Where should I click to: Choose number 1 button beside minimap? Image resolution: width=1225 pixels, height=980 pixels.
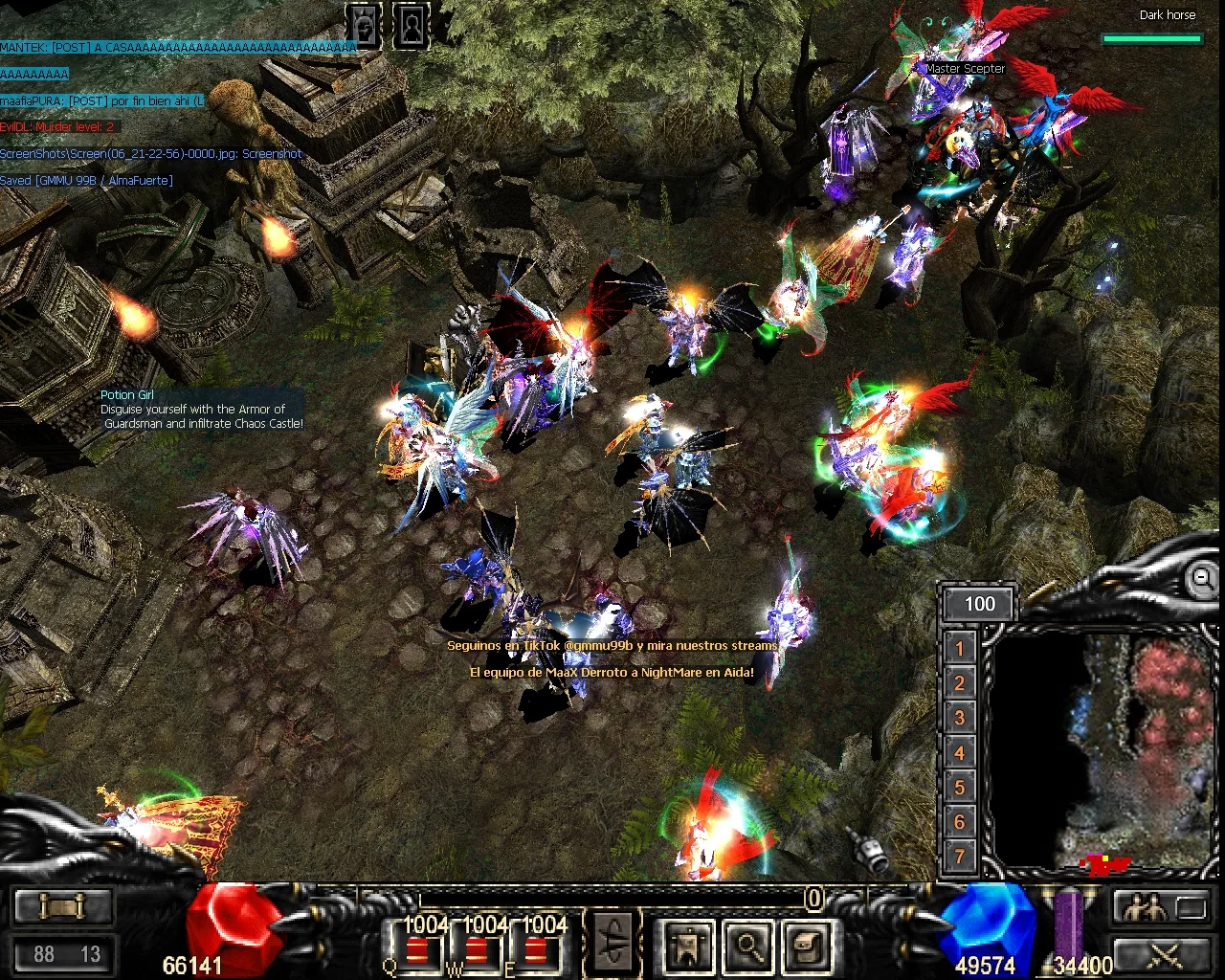[x=959, y=649]
